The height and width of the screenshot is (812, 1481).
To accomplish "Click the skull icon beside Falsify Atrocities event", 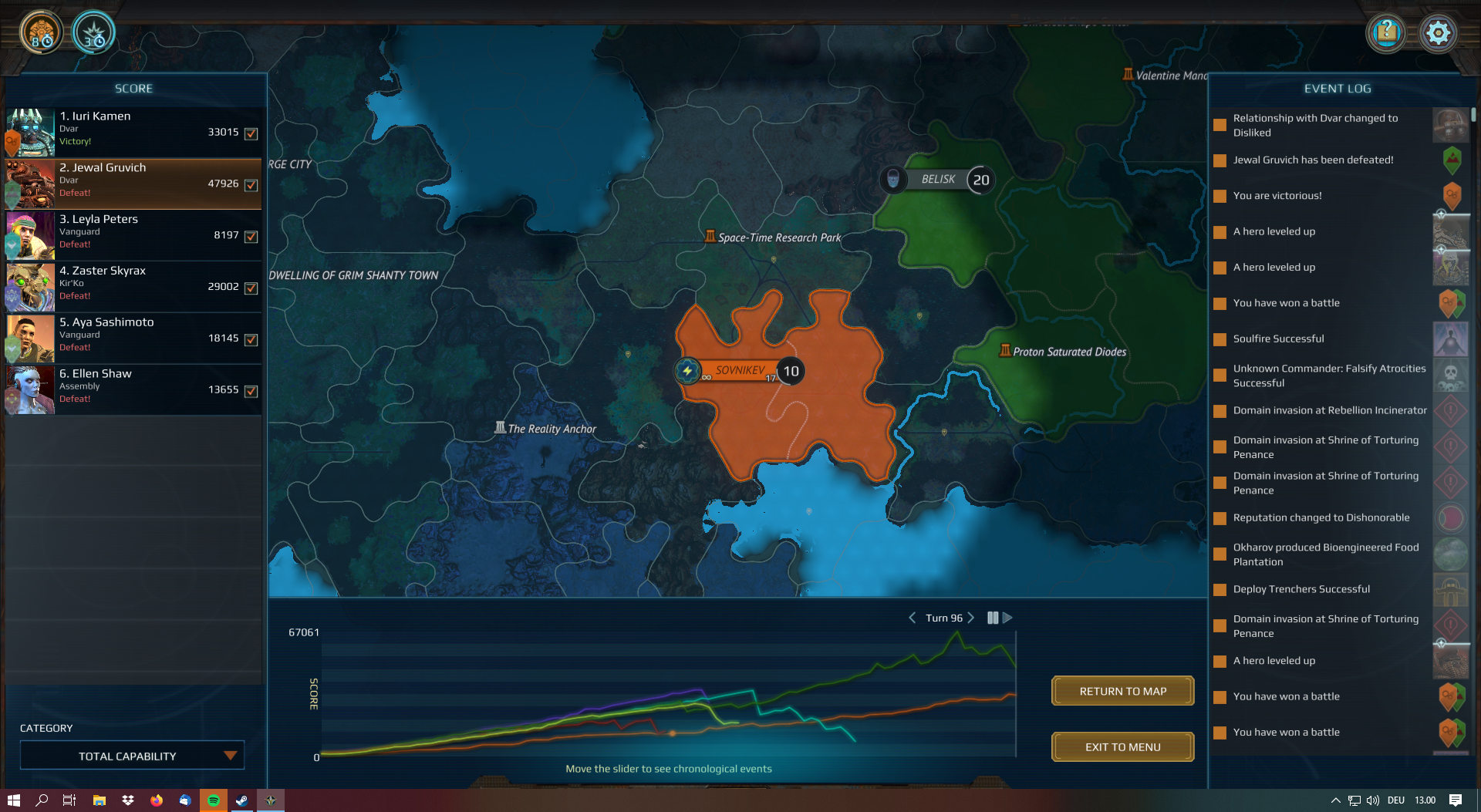I will [x=1451, y=376].
